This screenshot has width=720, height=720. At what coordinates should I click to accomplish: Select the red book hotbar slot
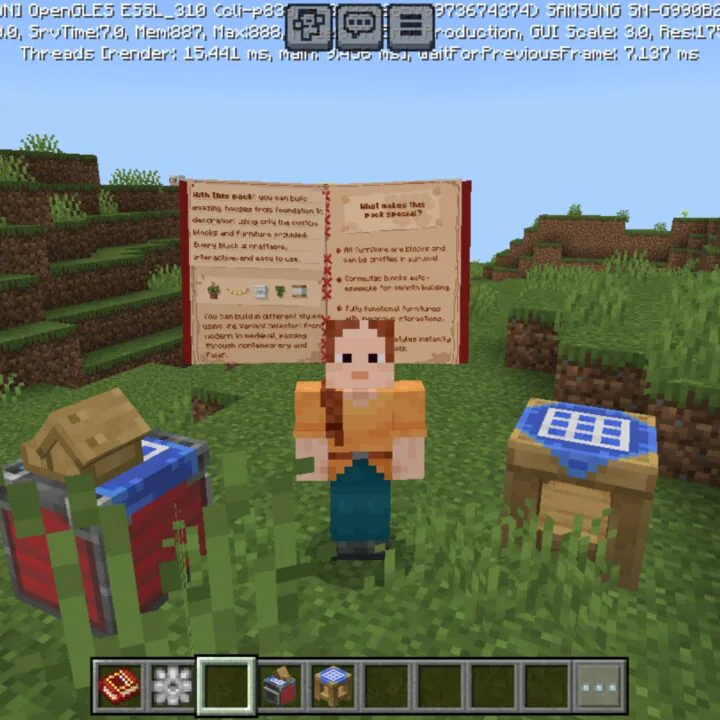(x=119, y=685)
